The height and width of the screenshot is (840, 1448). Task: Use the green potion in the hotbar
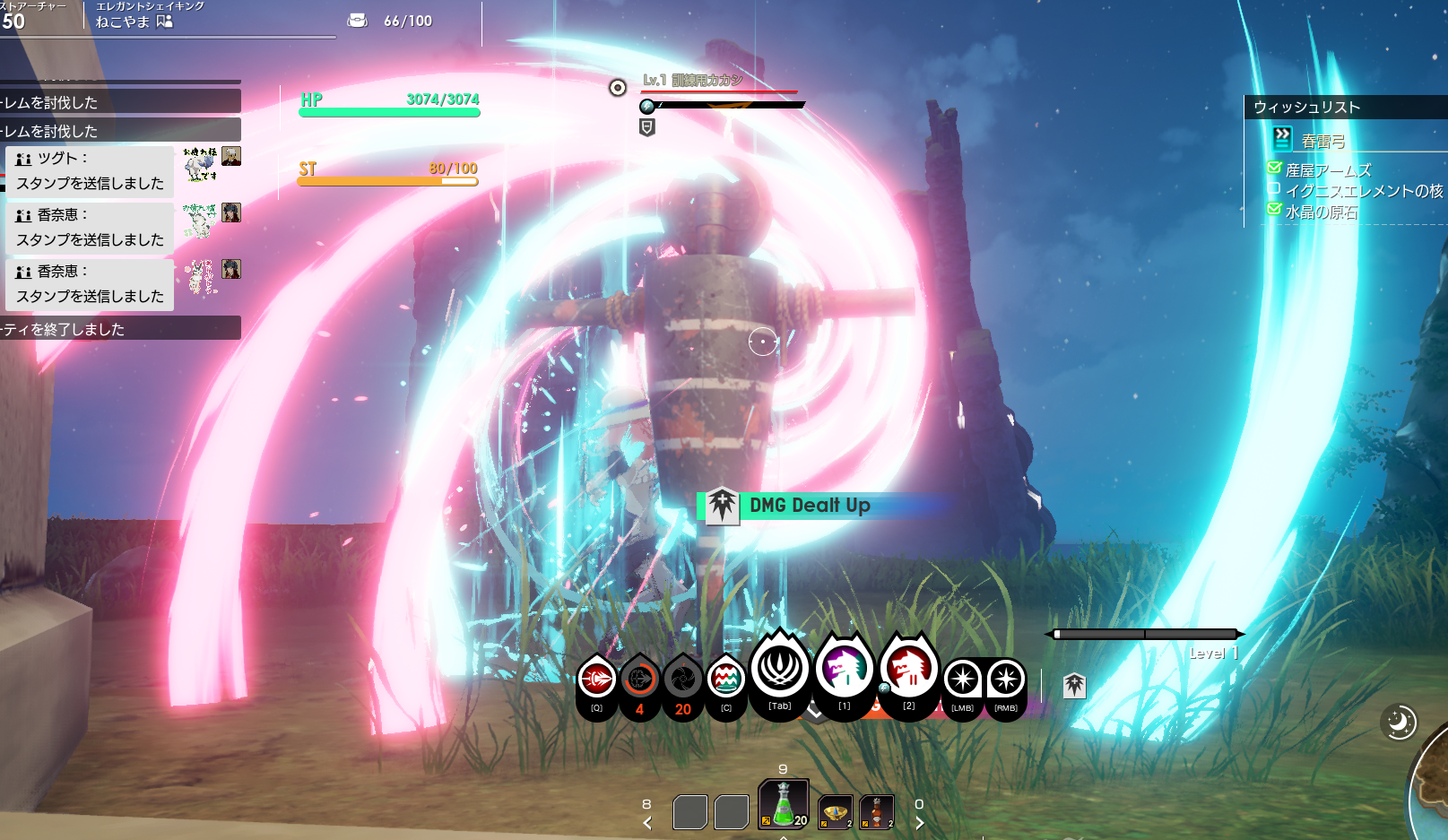click(784, 804)
